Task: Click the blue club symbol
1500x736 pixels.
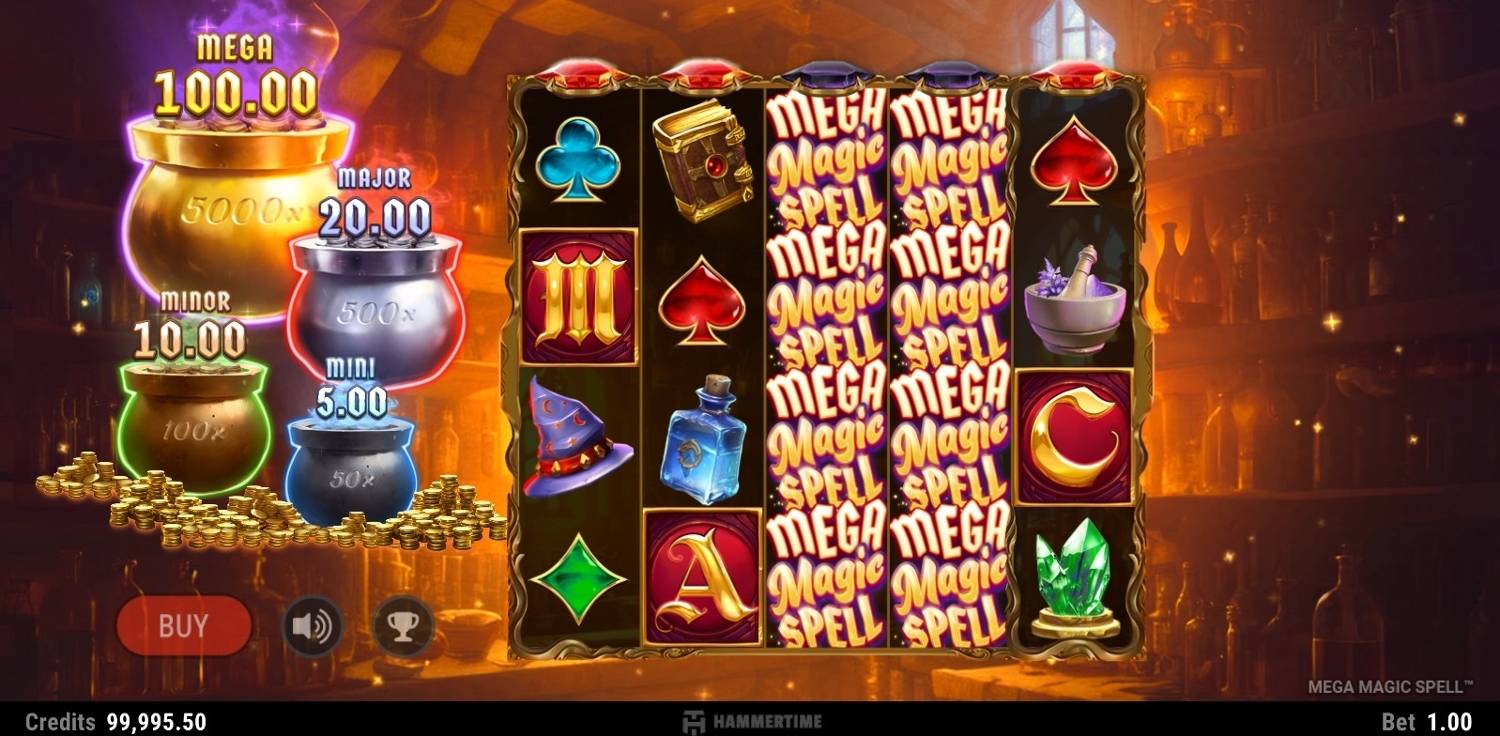Action: coord(578,160)
